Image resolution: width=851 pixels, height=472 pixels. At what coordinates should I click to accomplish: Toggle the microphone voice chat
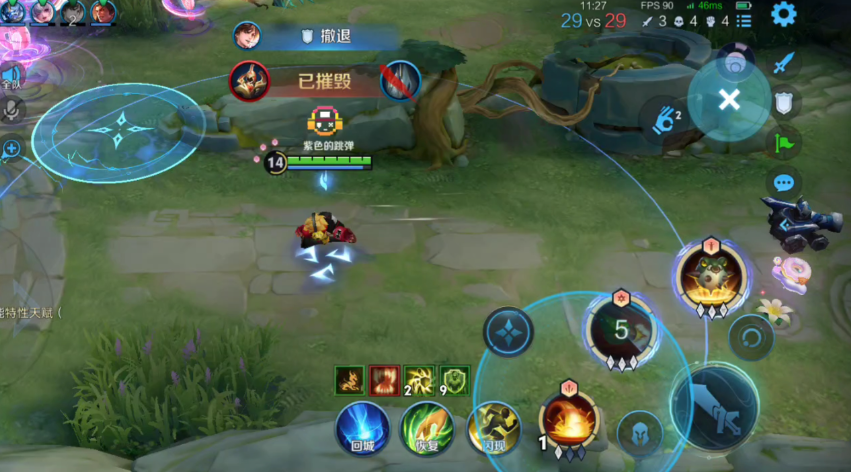click(x=12, y=110)
